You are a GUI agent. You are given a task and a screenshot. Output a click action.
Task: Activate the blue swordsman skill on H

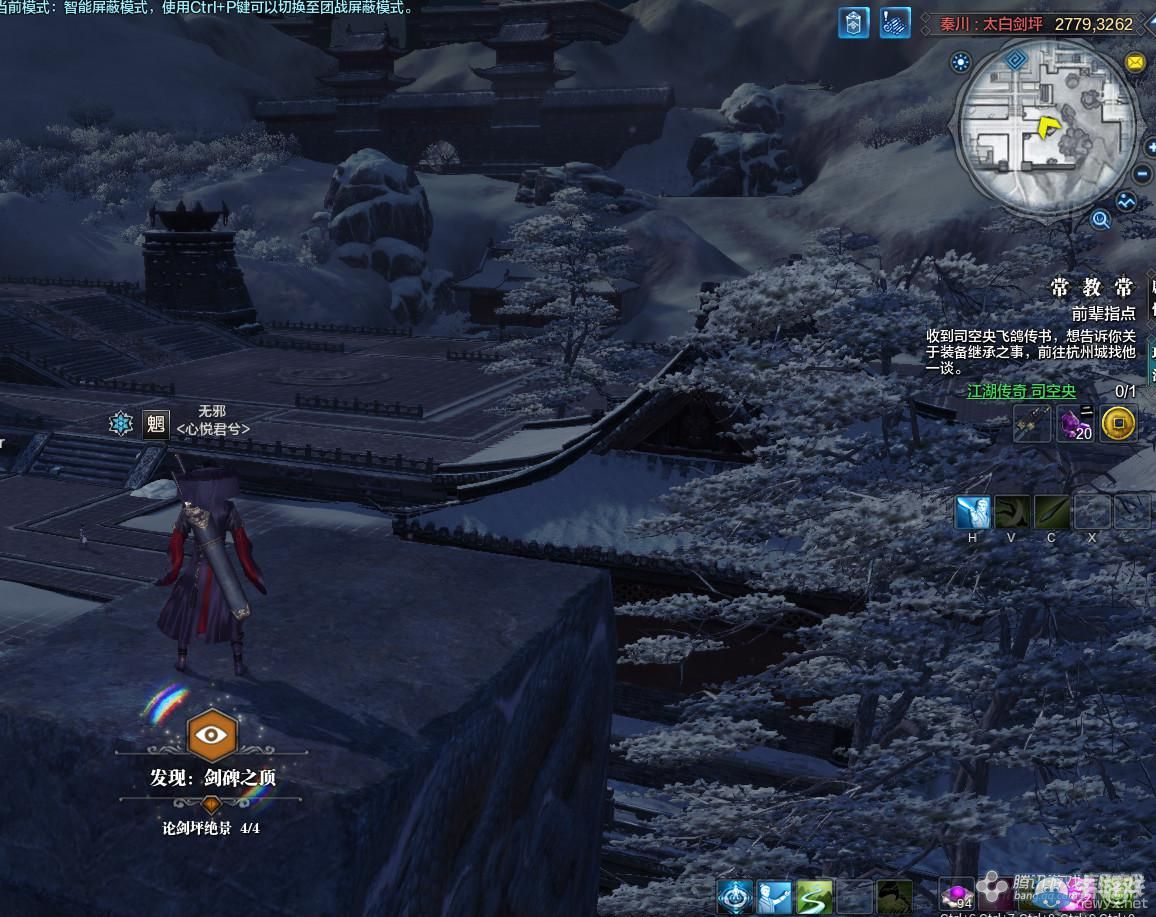tap(972, 512)
